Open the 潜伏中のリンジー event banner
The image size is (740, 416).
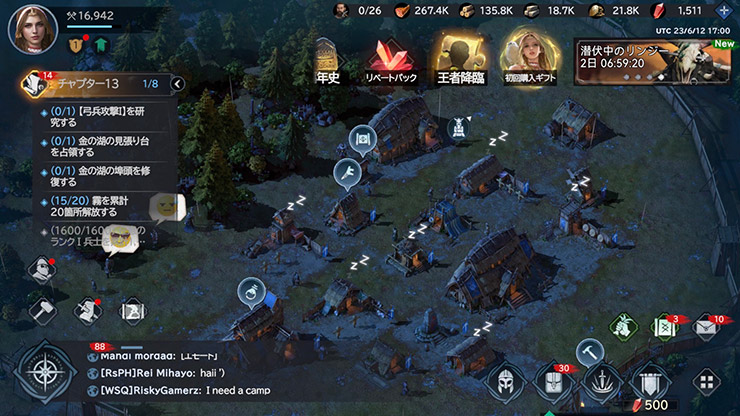[x=653, y=62]
